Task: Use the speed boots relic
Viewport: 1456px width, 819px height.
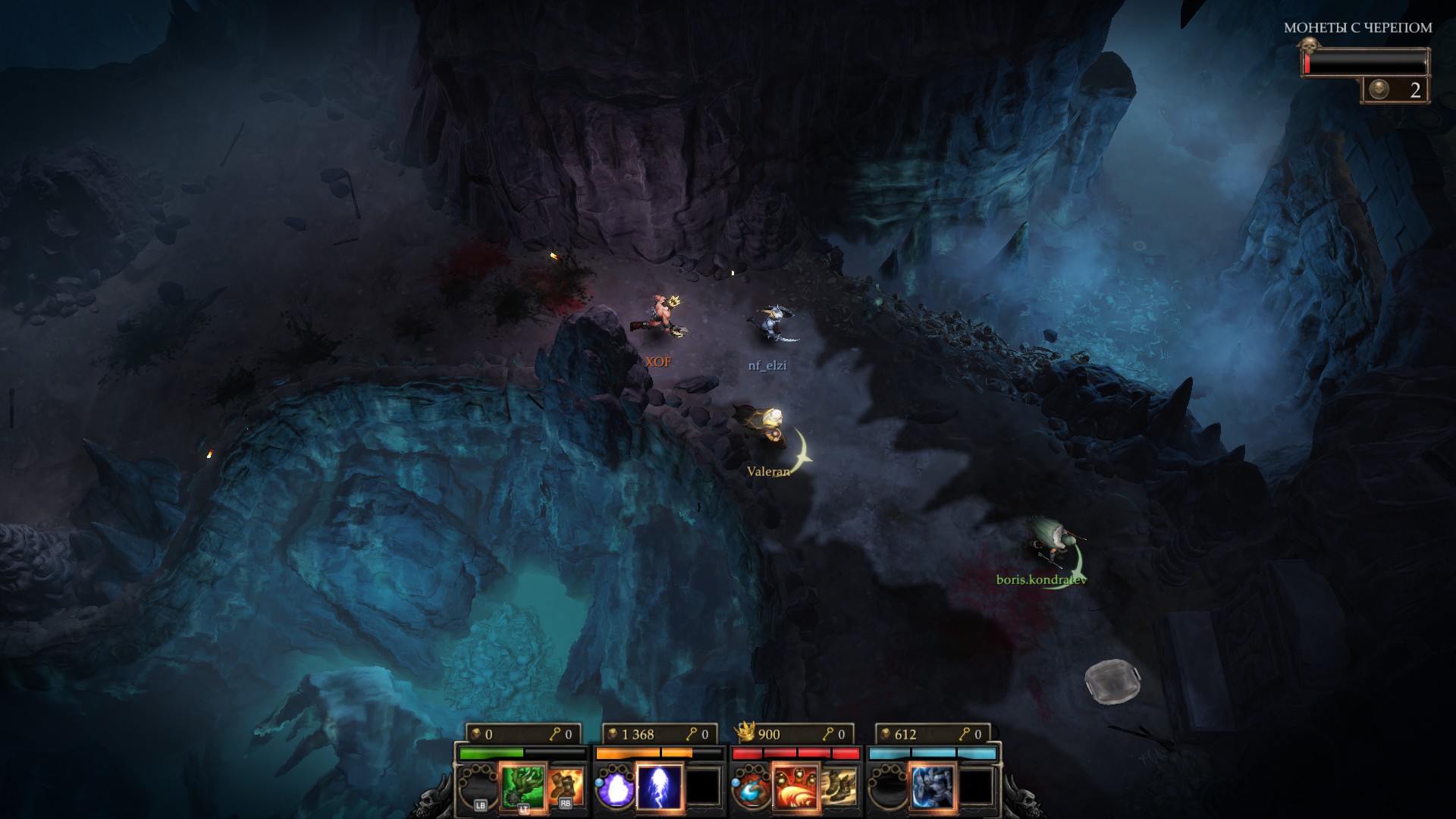Action: coord(839,786)
